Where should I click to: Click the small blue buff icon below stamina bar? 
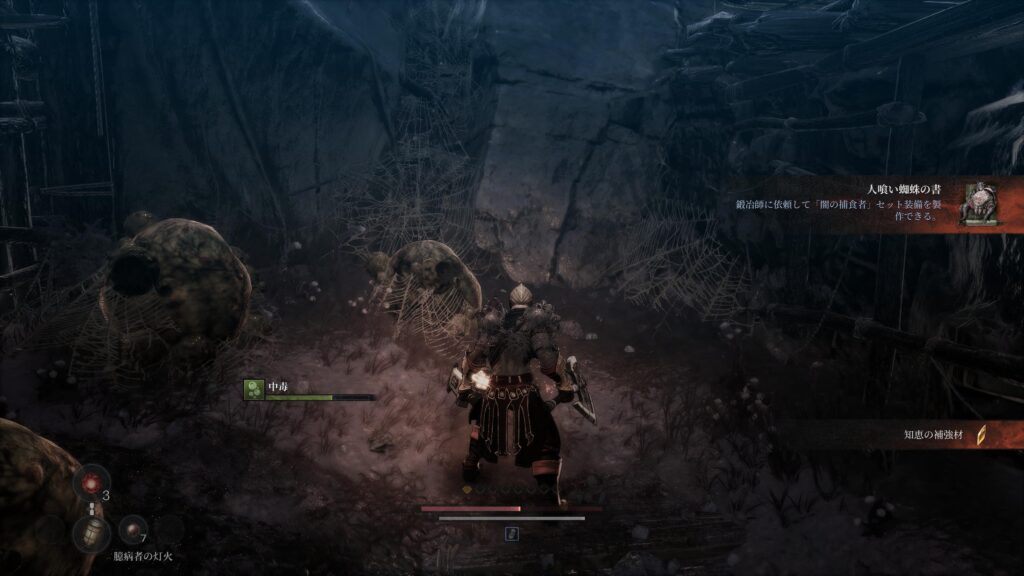512,534
